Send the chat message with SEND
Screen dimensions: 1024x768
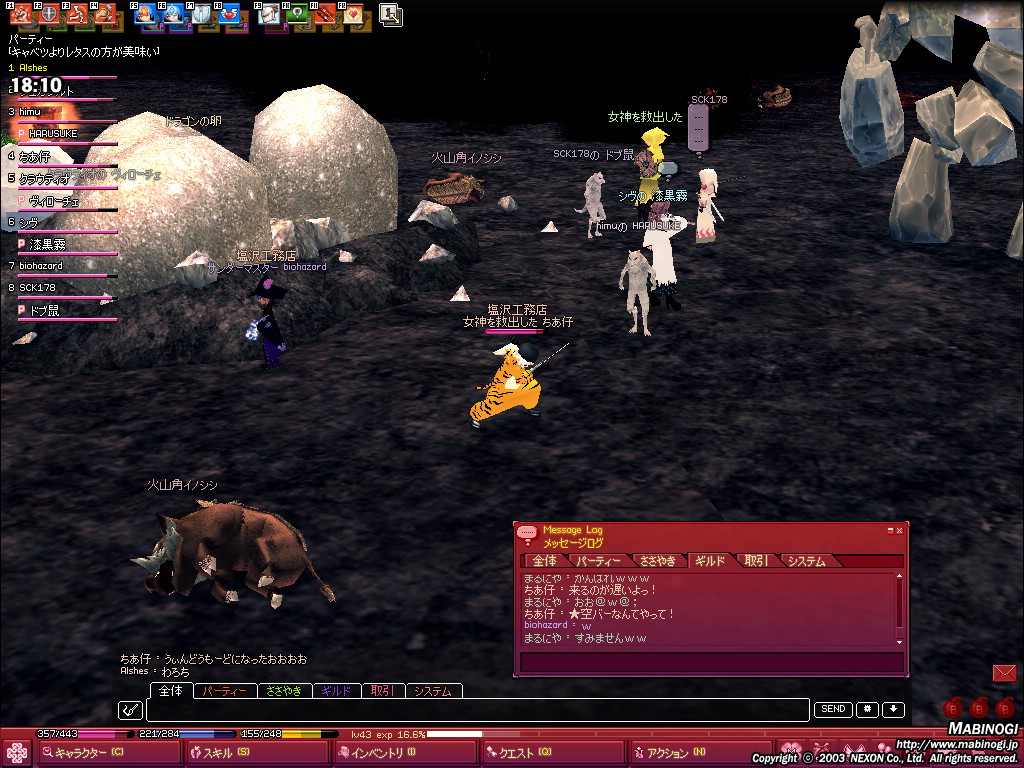click(833, 710)
